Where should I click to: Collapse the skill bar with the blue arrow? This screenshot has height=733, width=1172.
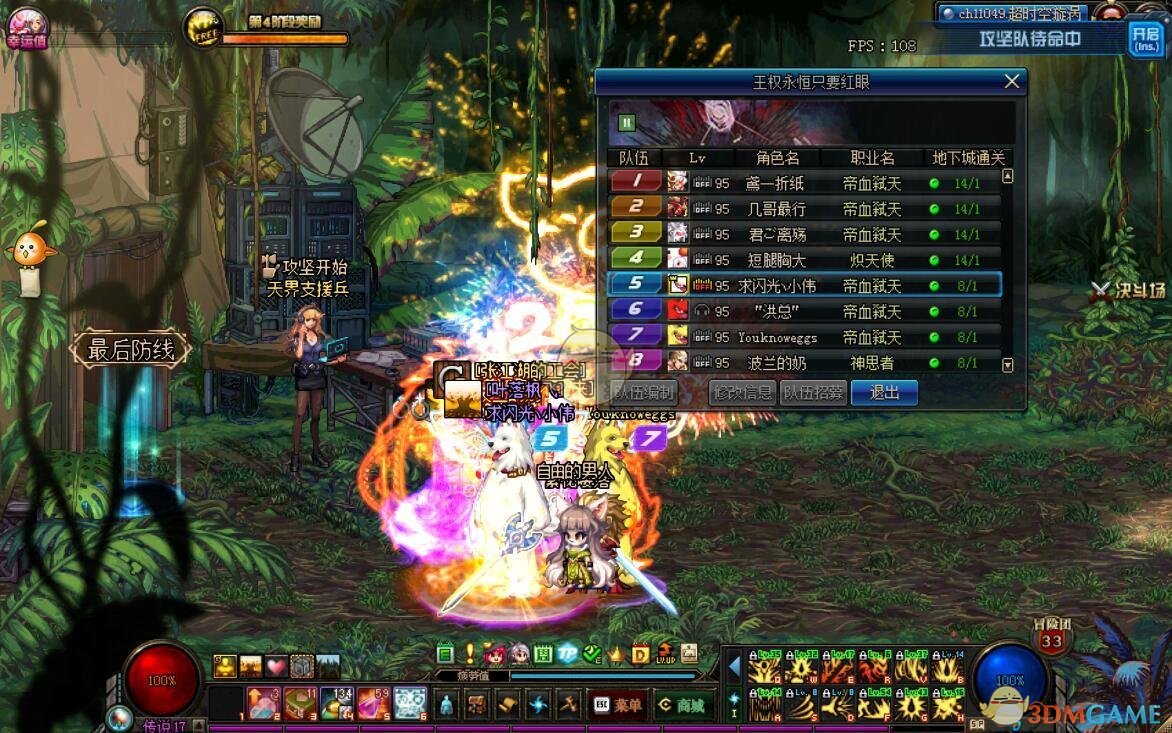point(734,666)
